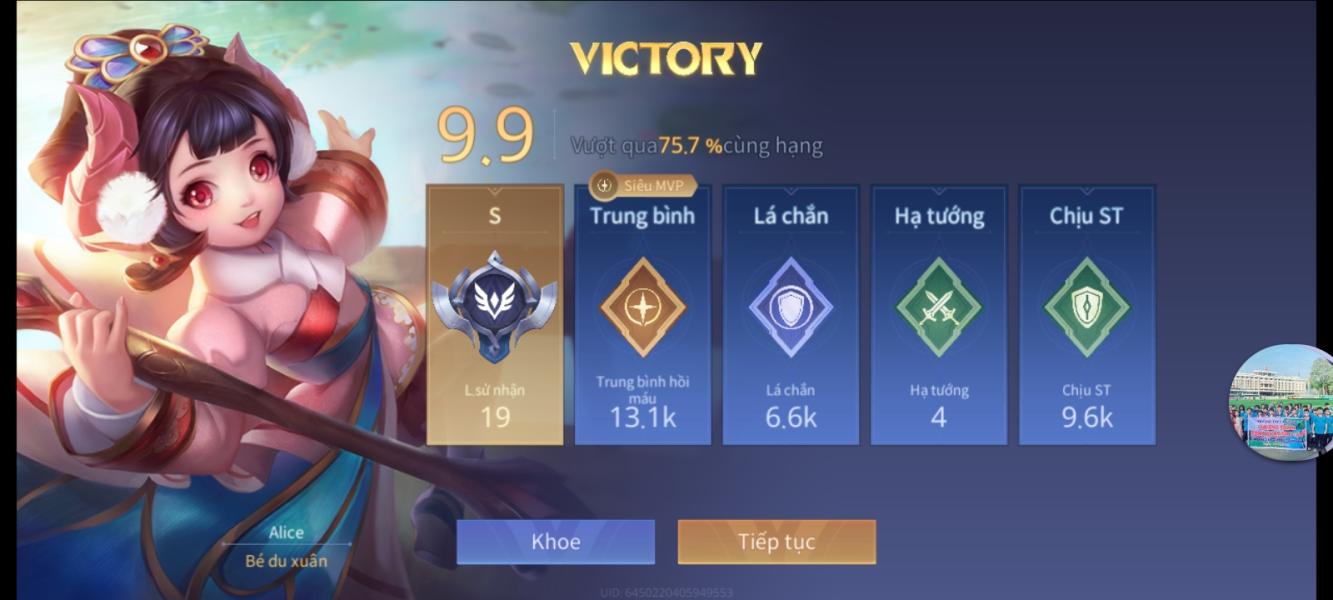Choose the Lá chắn shield card

[x=790, y=315]
